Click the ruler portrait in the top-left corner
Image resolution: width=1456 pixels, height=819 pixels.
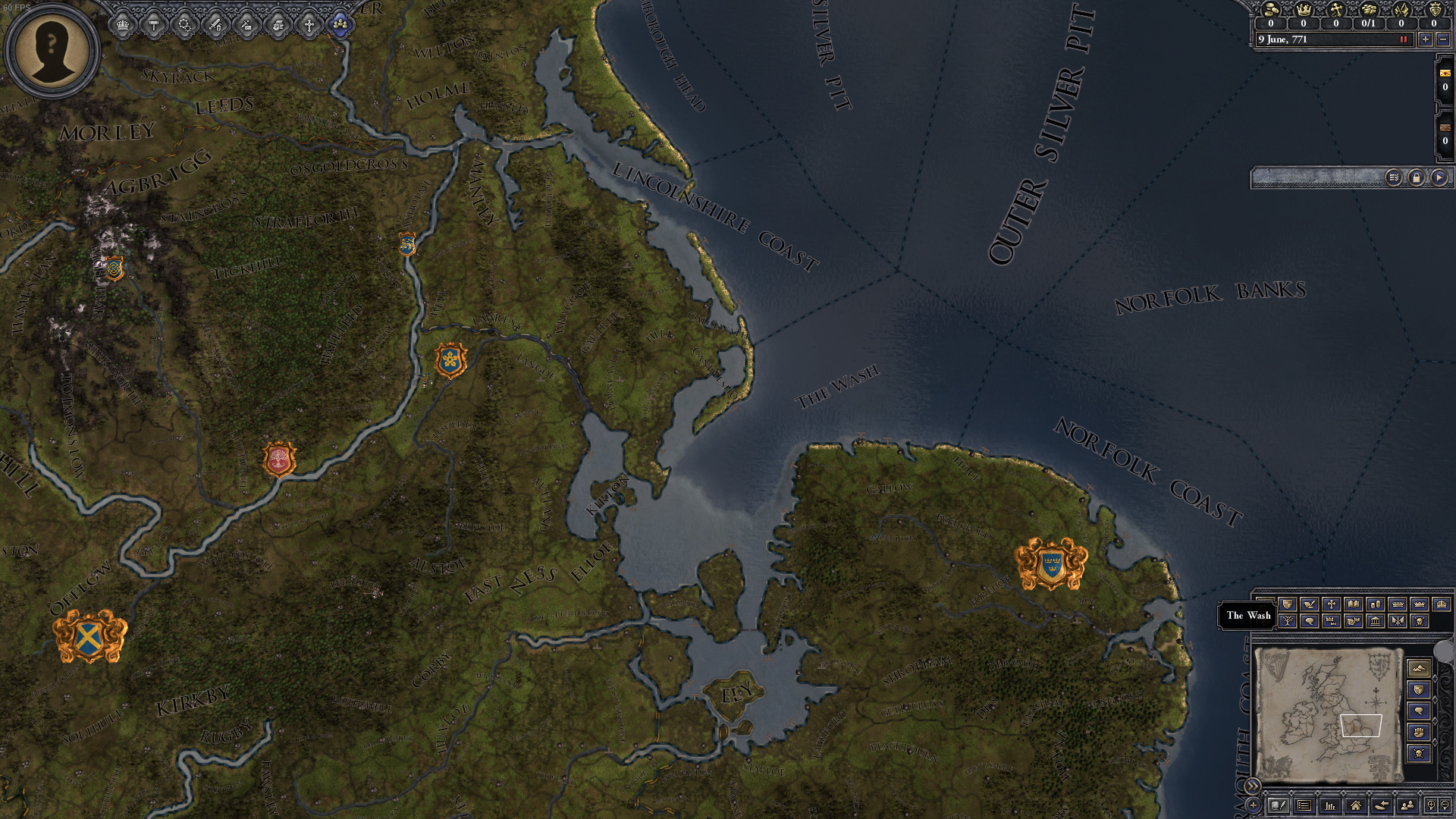(x=51, y=49)
